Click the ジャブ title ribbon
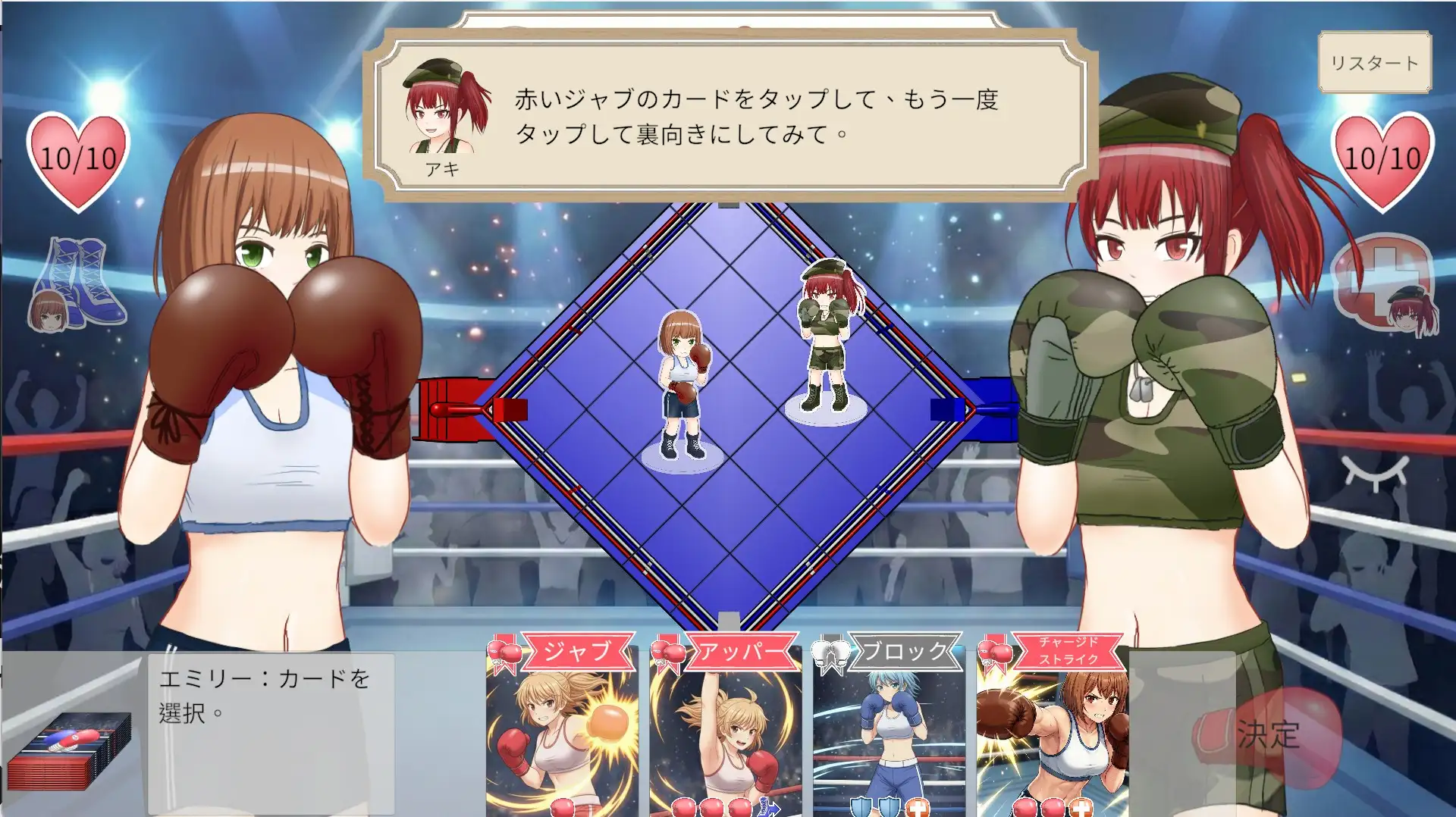 (580, 650)
